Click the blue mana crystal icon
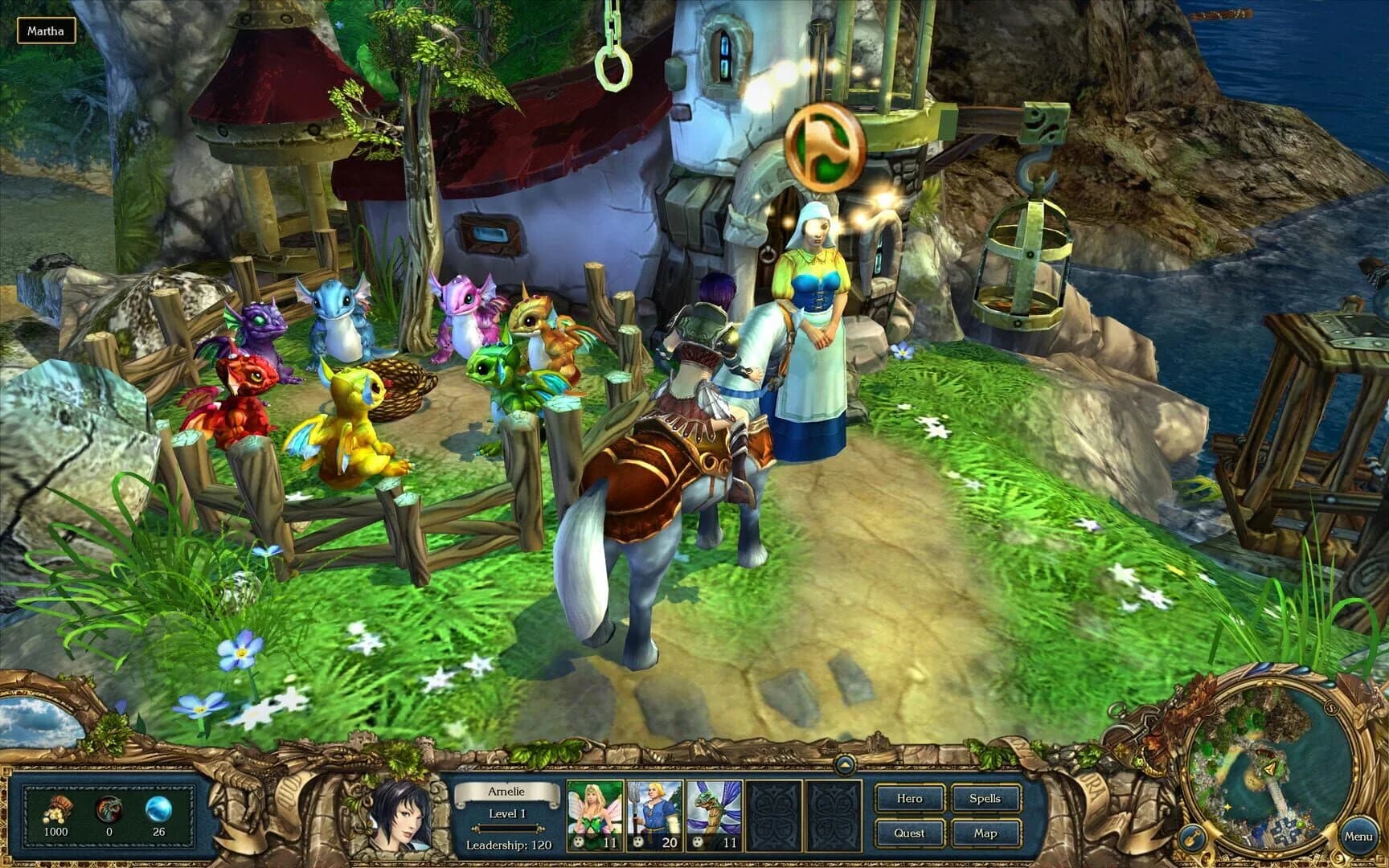 click(x=158, y=807)
